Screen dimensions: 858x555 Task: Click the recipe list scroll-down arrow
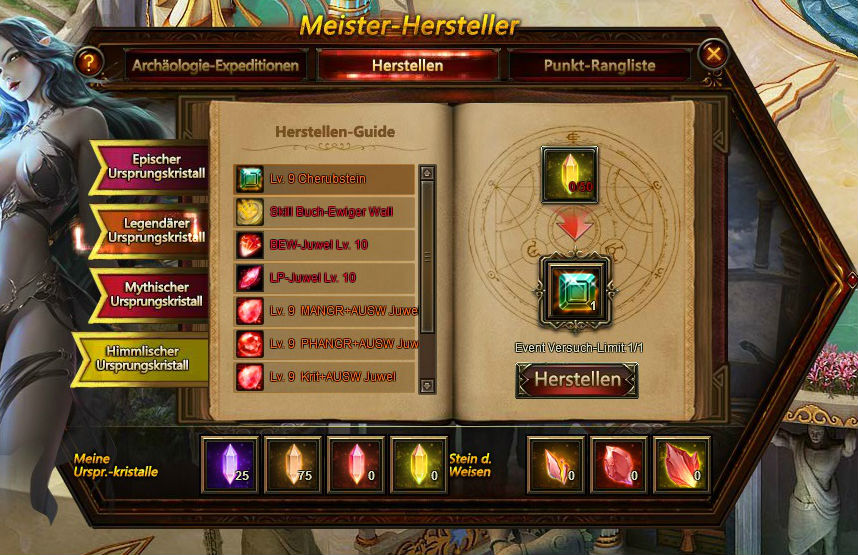427,385
